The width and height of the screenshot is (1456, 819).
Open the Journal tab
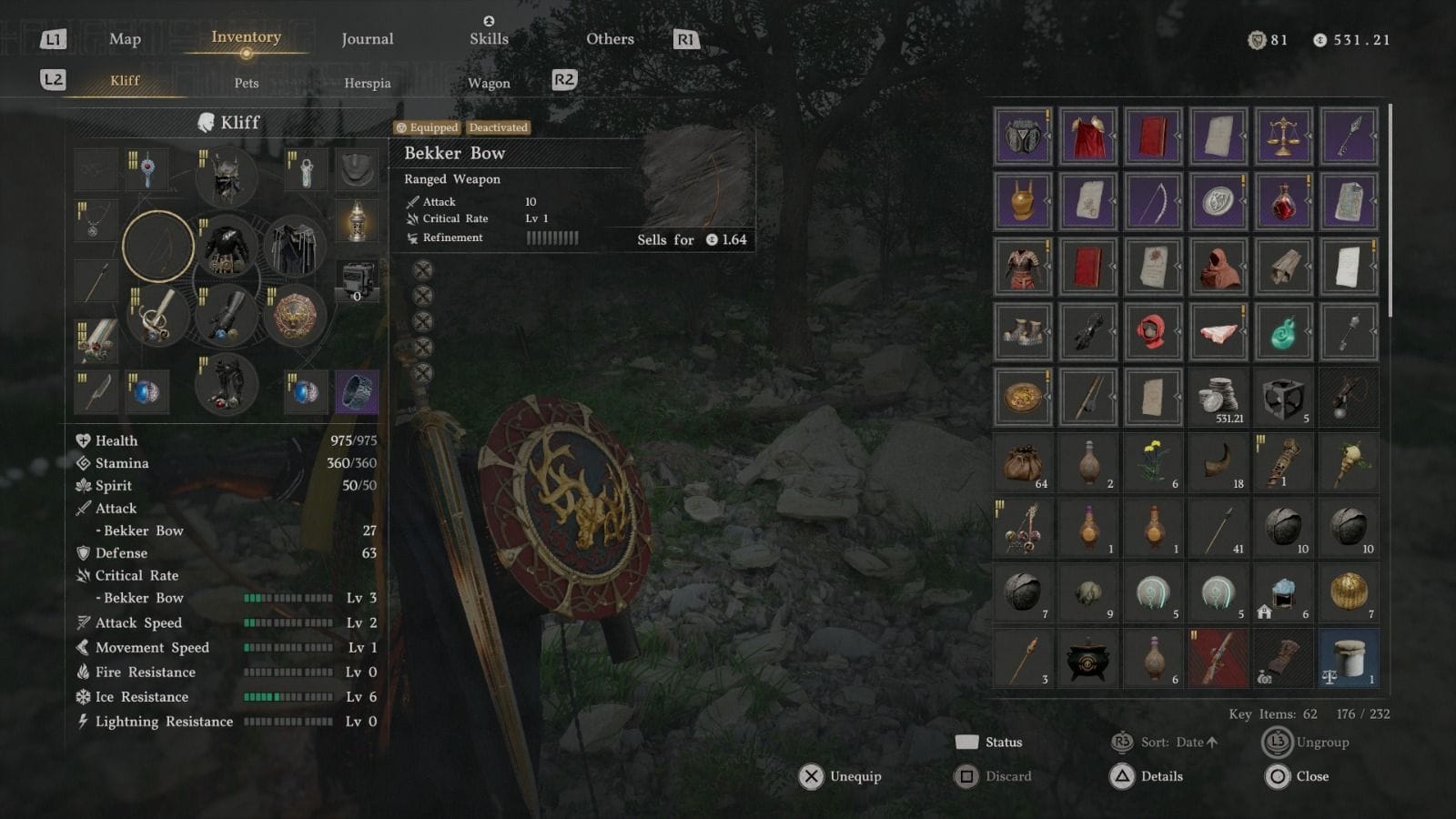click(x=367, y=39)
